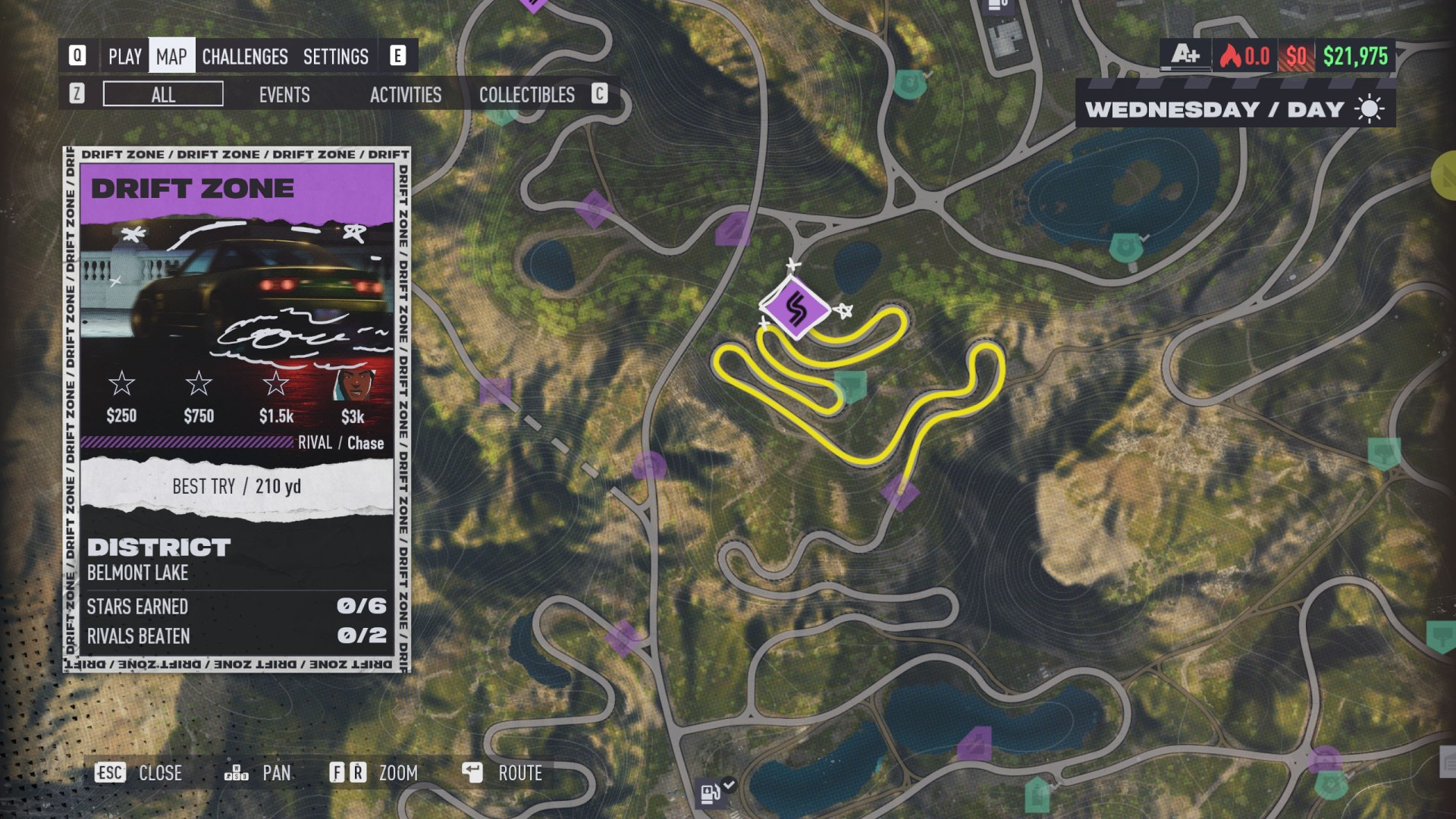Show All map markers filter
1456x819 pixels.
point(163,94)
